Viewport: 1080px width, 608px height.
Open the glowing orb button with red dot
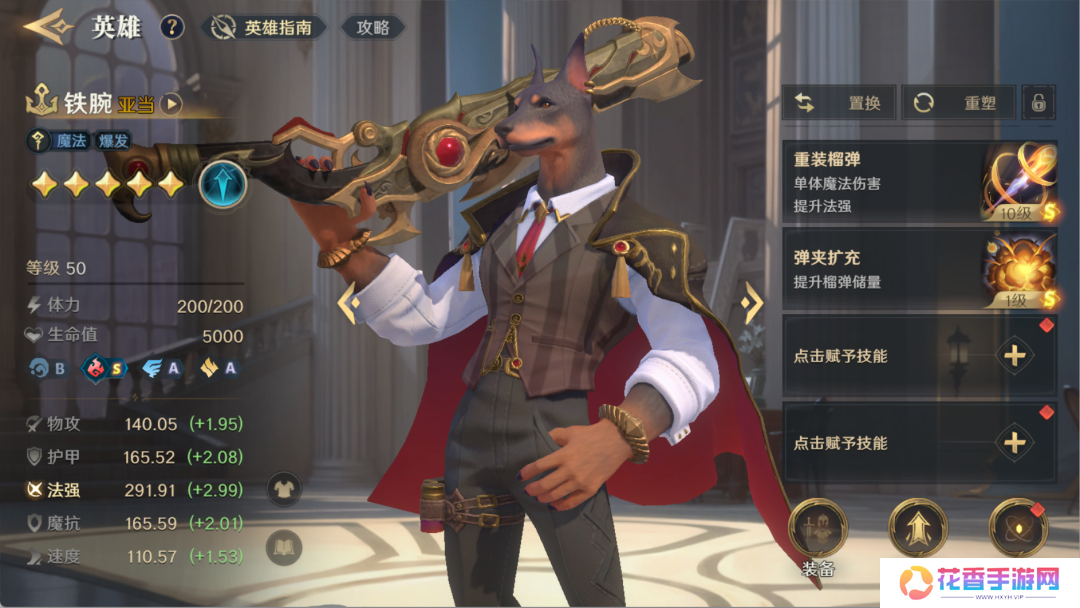point(1017,528)
